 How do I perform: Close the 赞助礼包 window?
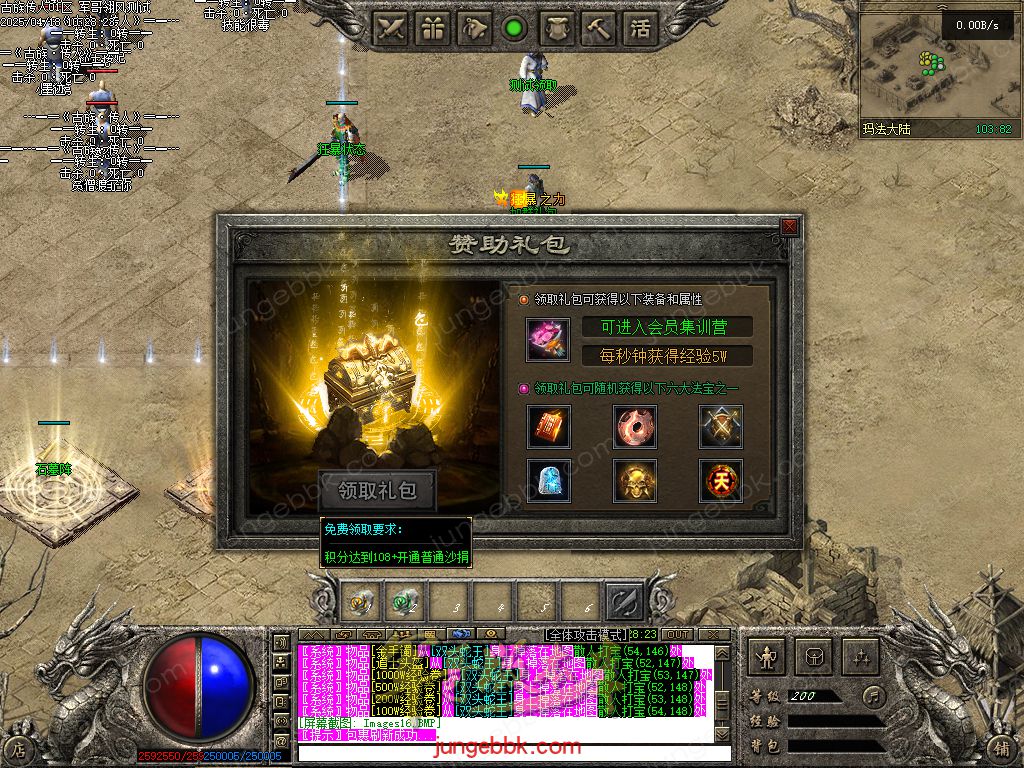(790, 227)
